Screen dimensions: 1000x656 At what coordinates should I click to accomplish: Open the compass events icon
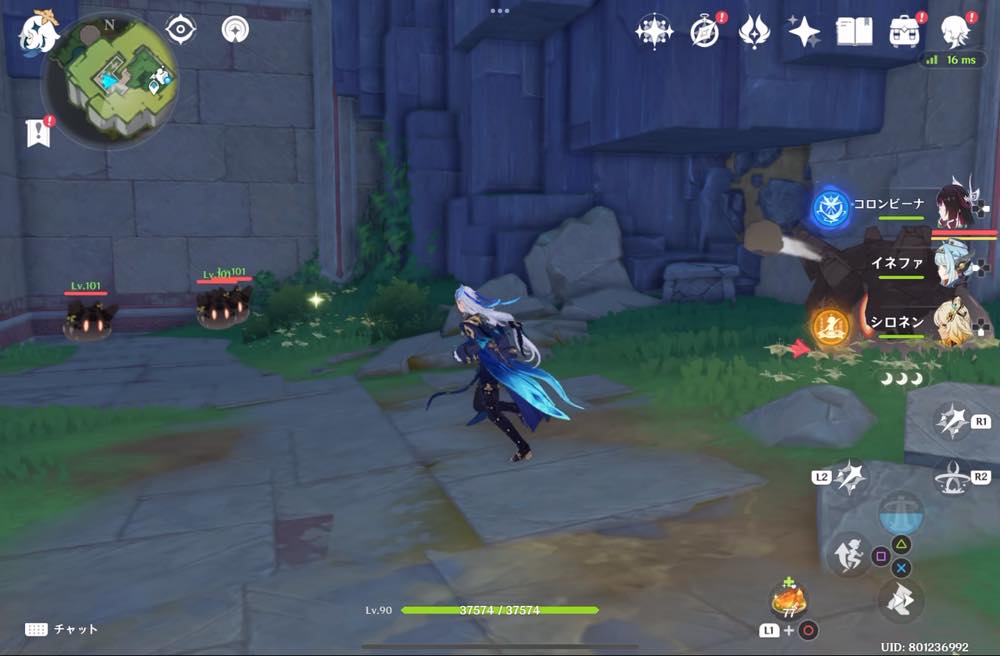point(704,32)
